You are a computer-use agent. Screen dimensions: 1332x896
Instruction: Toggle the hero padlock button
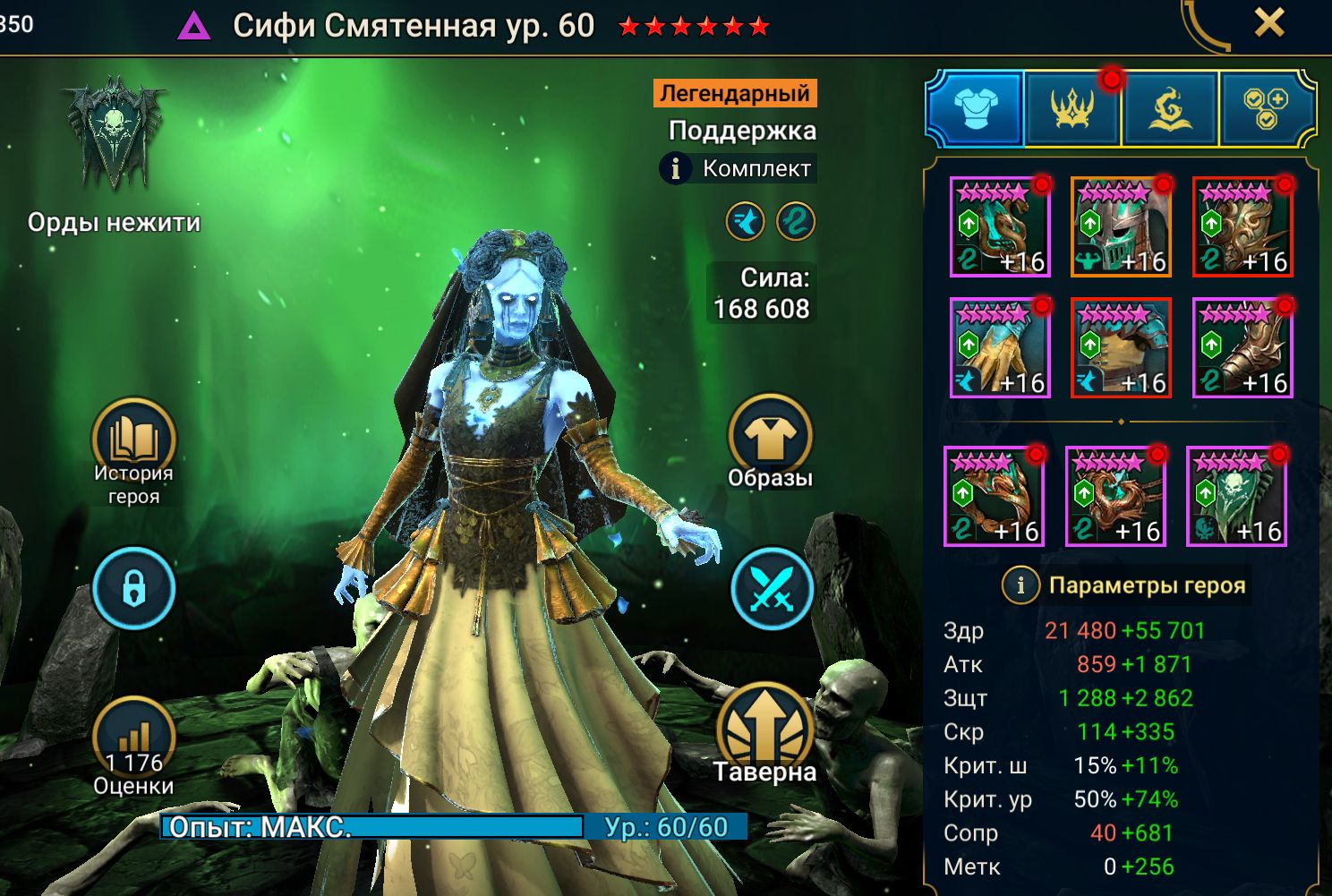(133, 589)
